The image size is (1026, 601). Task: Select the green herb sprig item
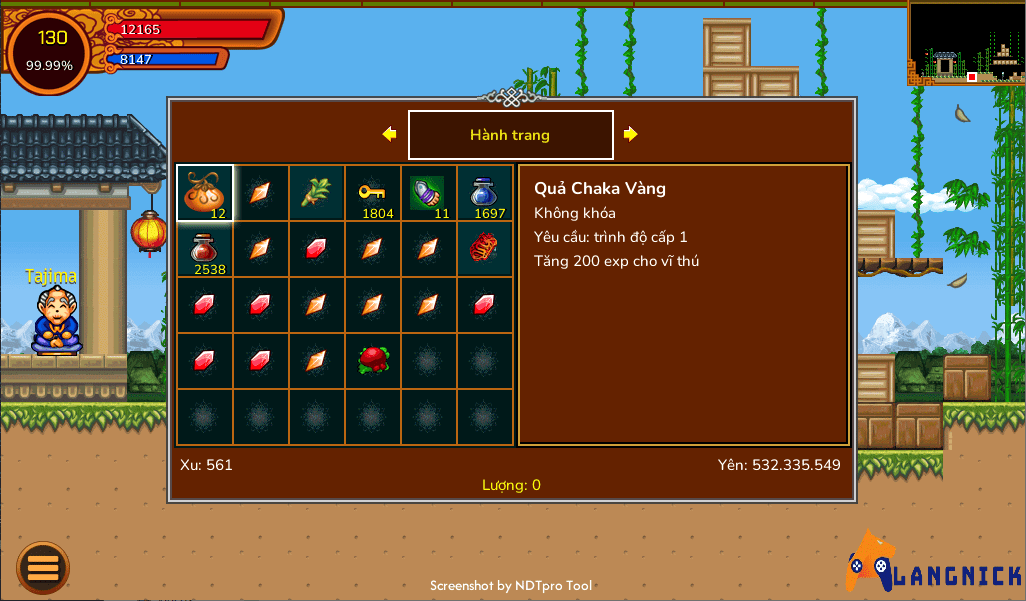[x=317, y=193]
